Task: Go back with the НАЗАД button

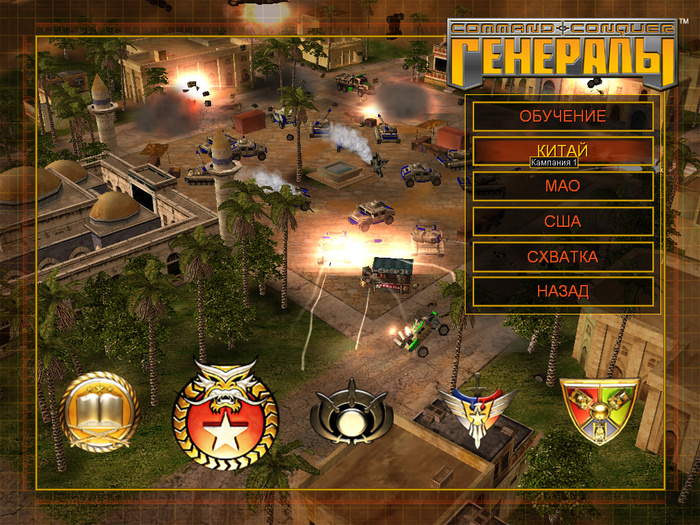Action: [562, 291]
